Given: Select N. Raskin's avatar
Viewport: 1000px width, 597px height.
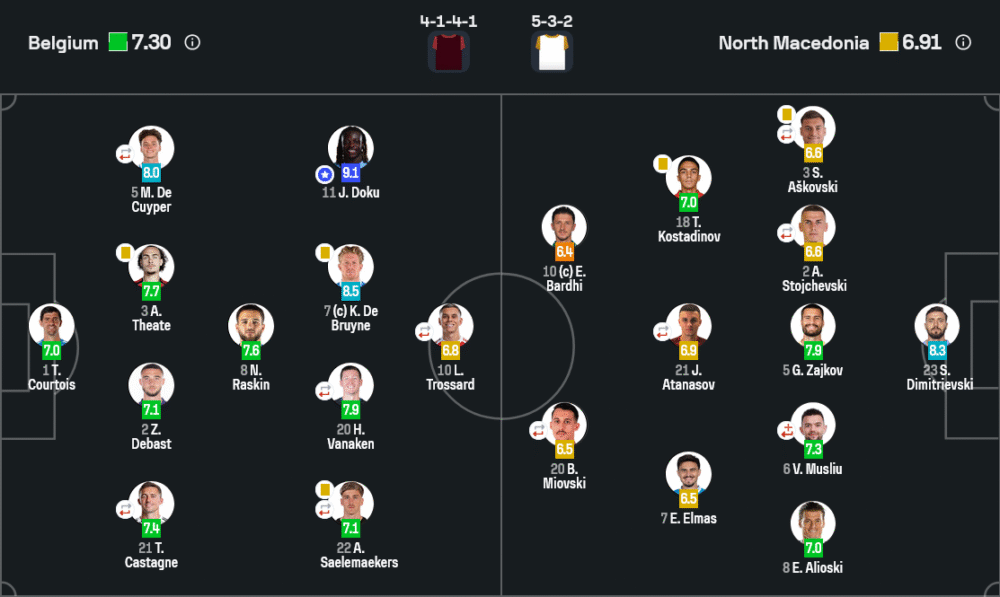Looking at the screenshot, I should 251,325.
